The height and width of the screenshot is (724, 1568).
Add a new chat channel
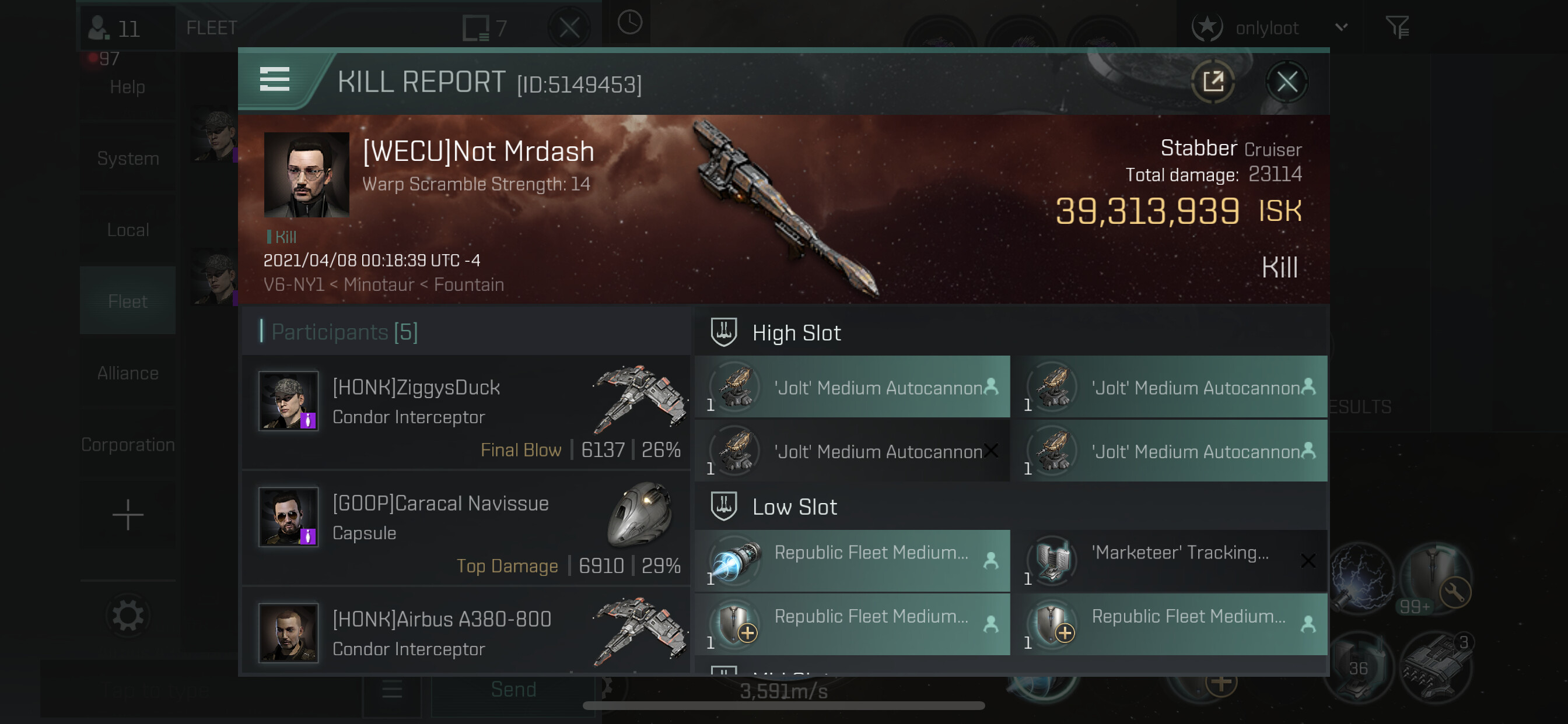[x=128, y=515]
